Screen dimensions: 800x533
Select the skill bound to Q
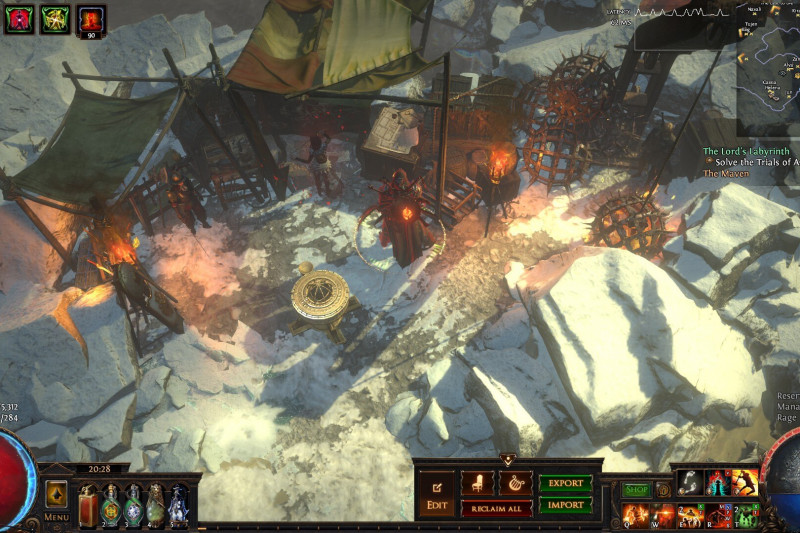point(634,515)
